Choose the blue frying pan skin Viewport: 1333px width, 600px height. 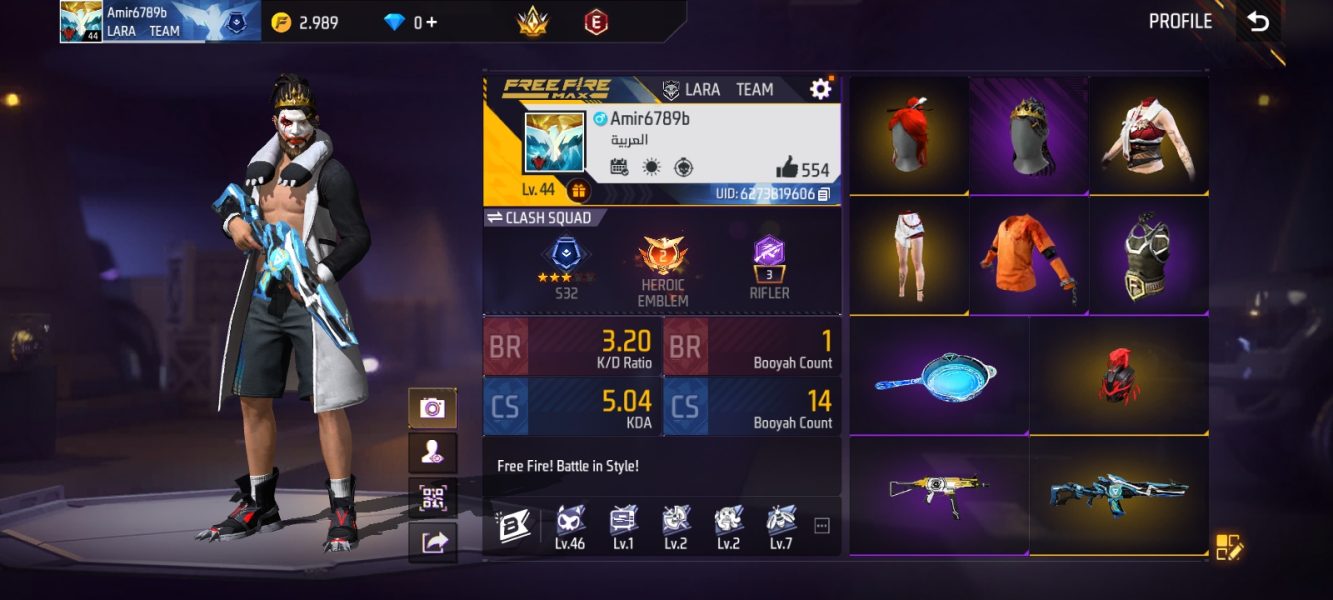(939, 375)
